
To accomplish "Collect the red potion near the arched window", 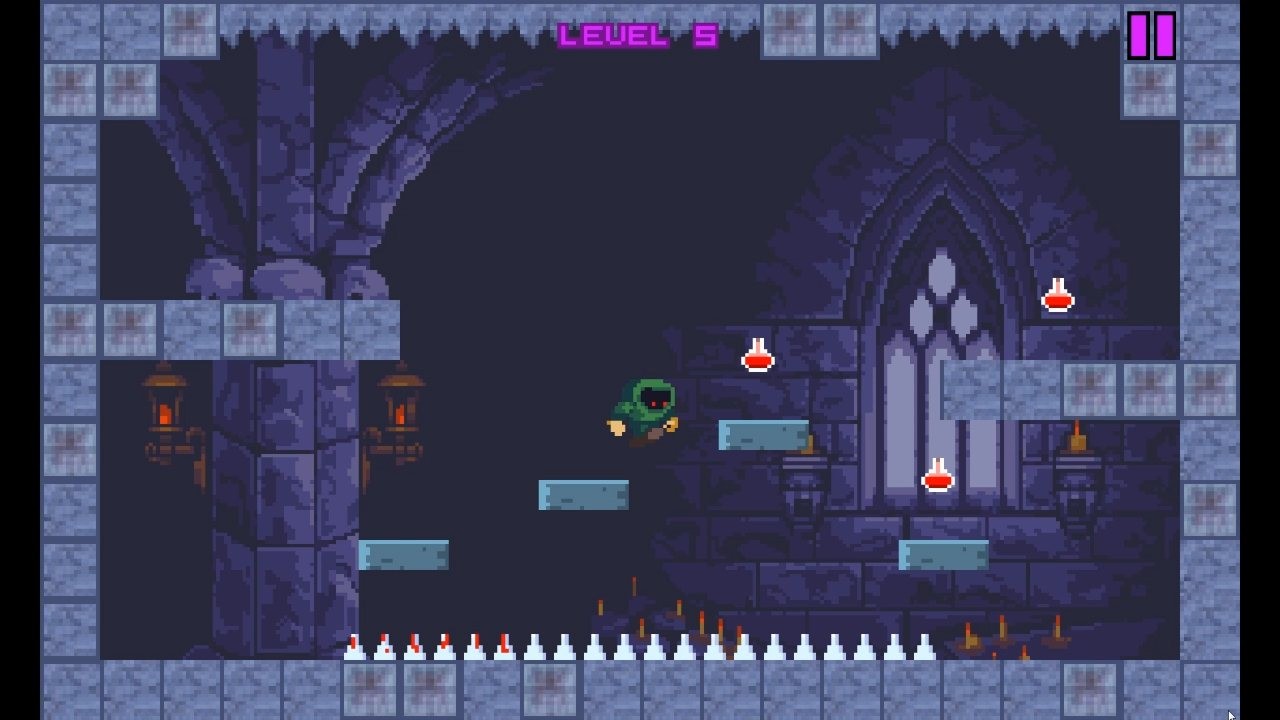I will click(757, 357).
